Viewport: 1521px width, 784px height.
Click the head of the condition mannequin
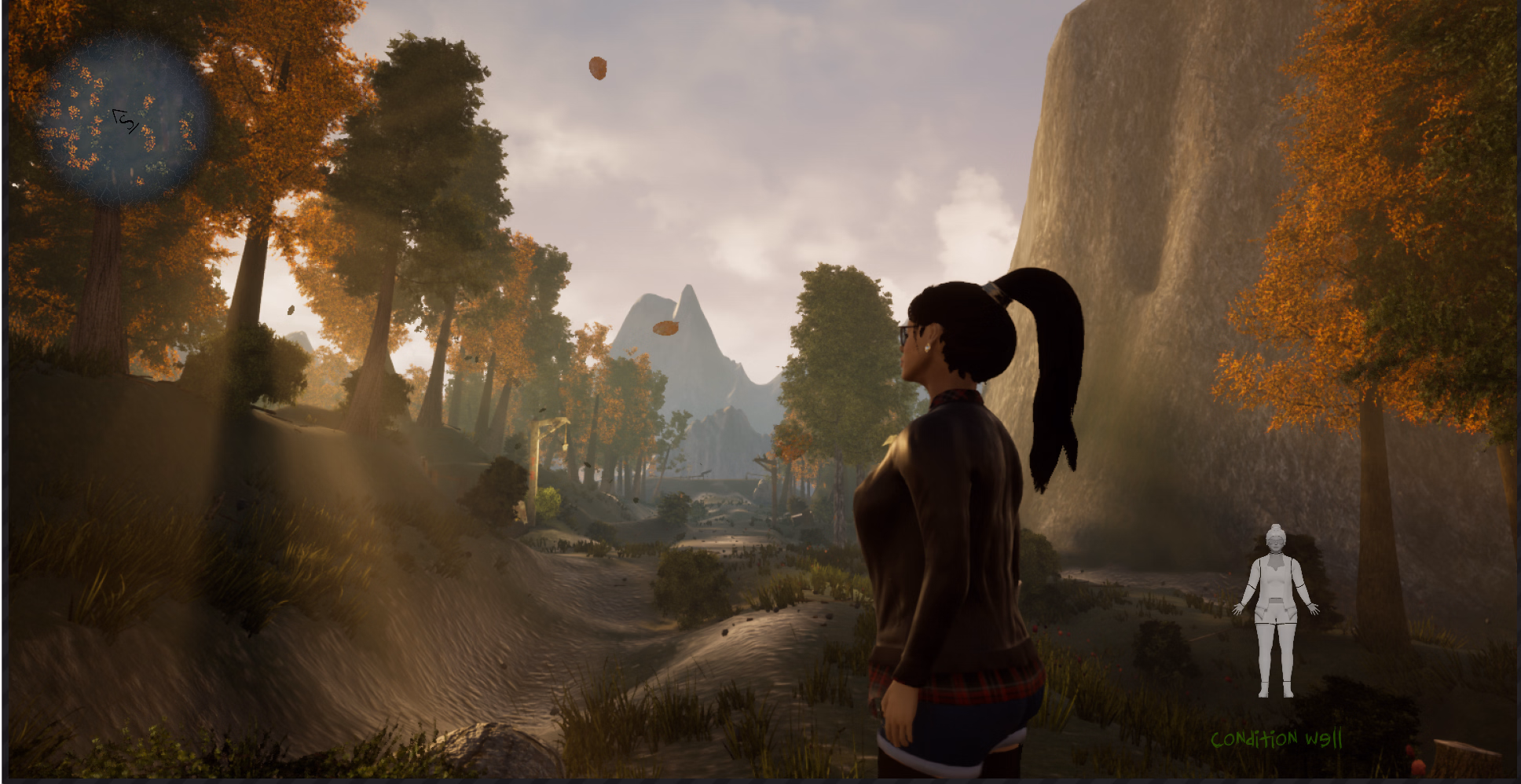pos(1275,542)
